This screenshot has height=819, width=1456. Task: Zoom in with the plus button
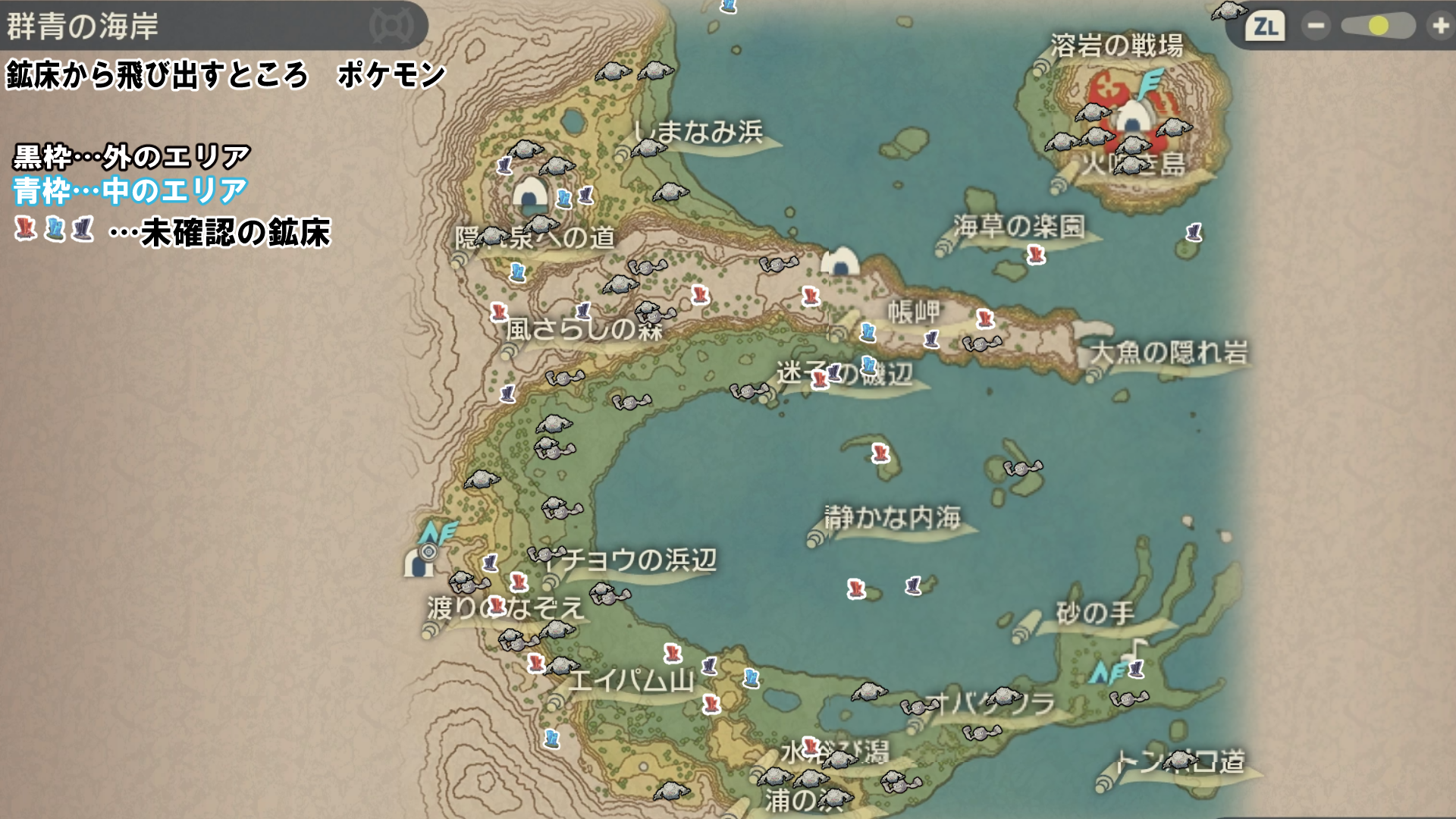1439,26
